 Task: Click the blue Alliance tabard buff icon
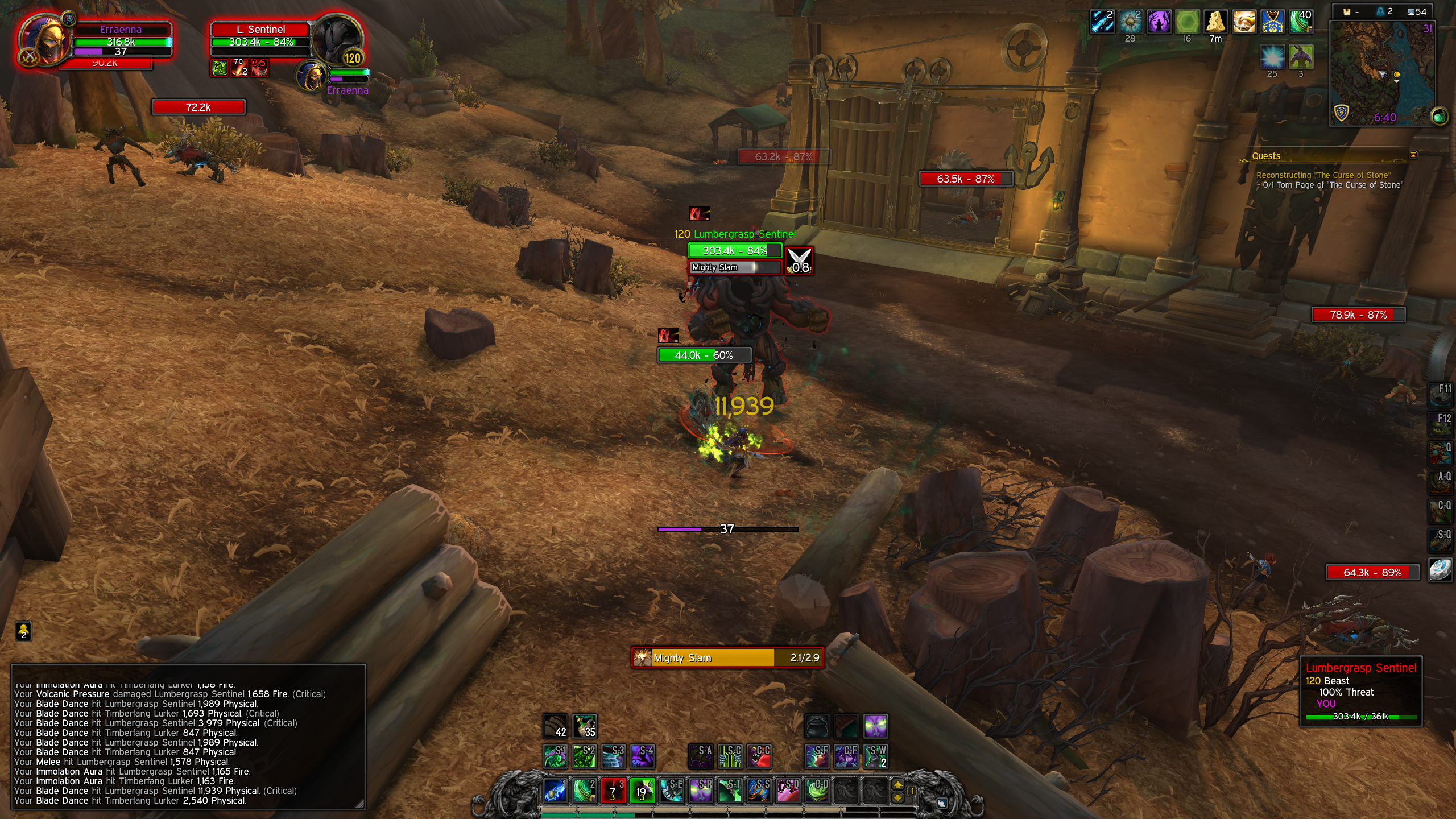(x=1272, y=22)
